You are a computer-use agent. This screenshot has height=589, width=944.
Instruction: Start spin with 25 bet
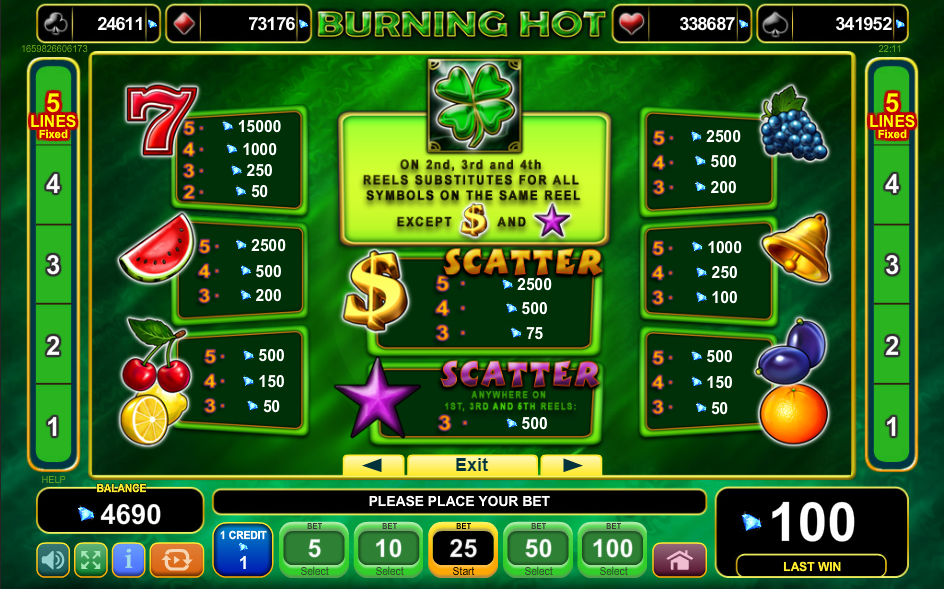pyautogui.click(x=463, y=549)
